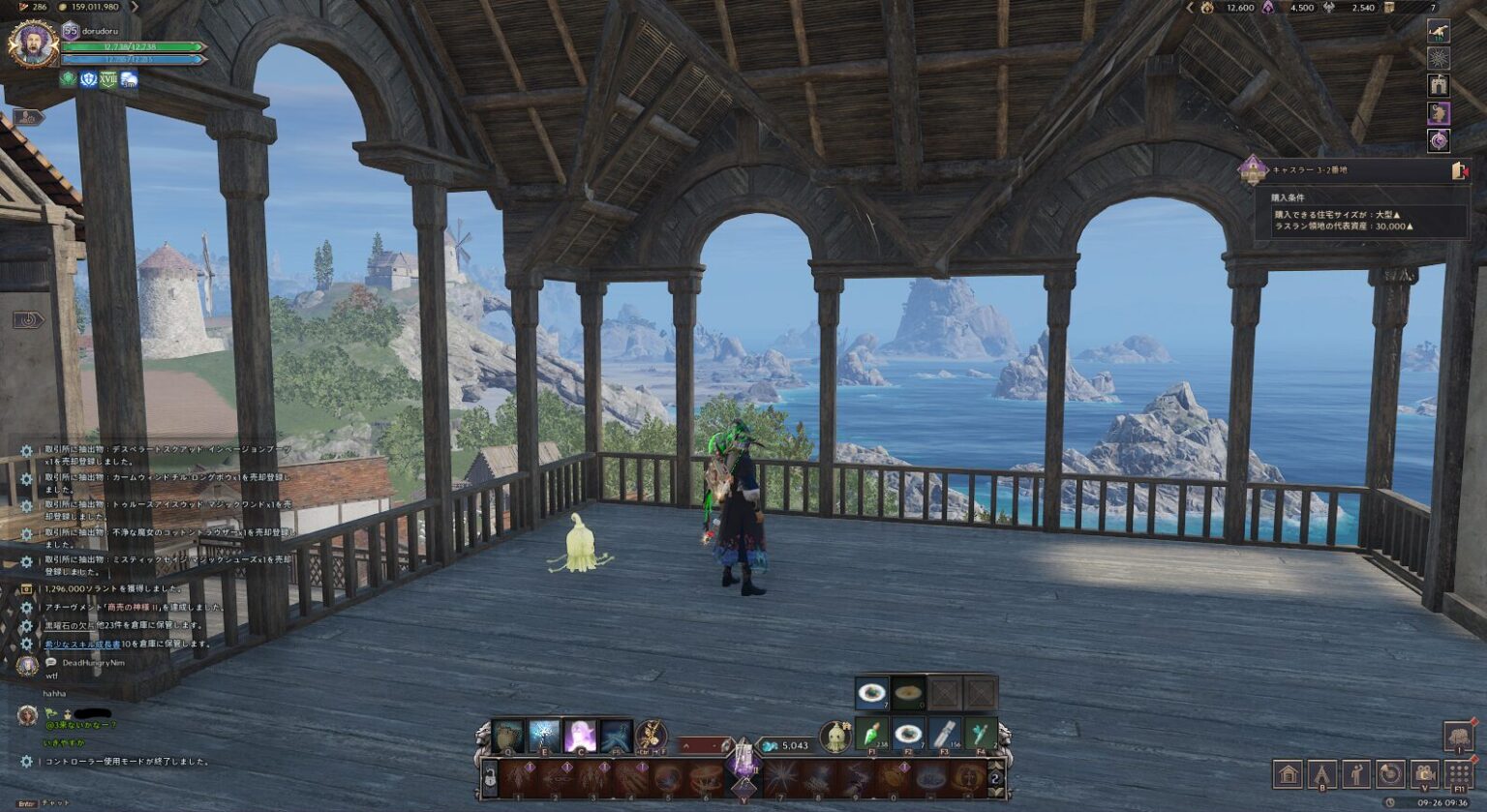Image resolution: width=1487 pixels, height=812 pixels.
Task: Select the dragon mount icon
Action: [x=1439, y=30]
